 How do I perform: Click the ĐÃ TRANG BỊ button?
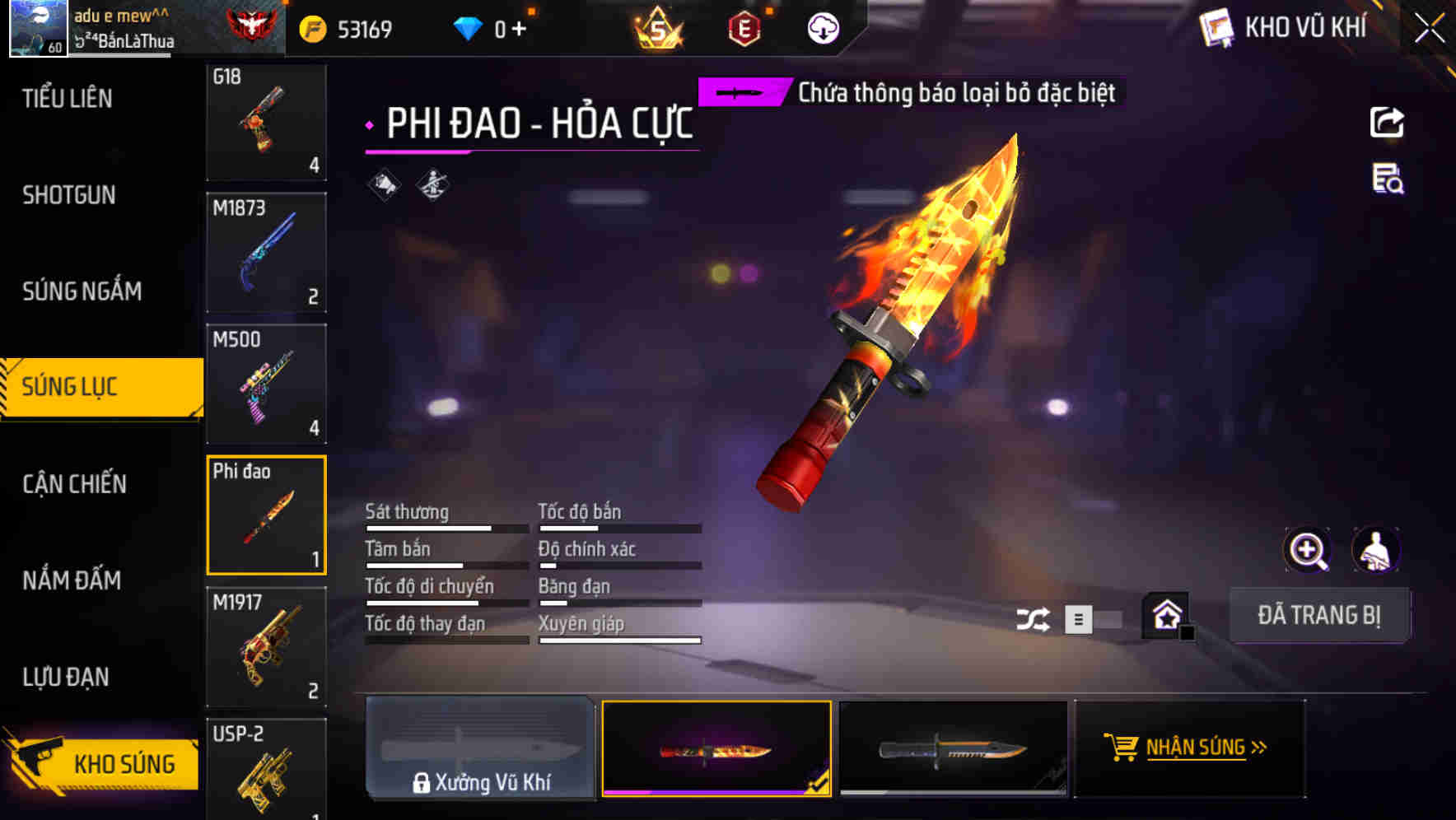point(1319,615)
